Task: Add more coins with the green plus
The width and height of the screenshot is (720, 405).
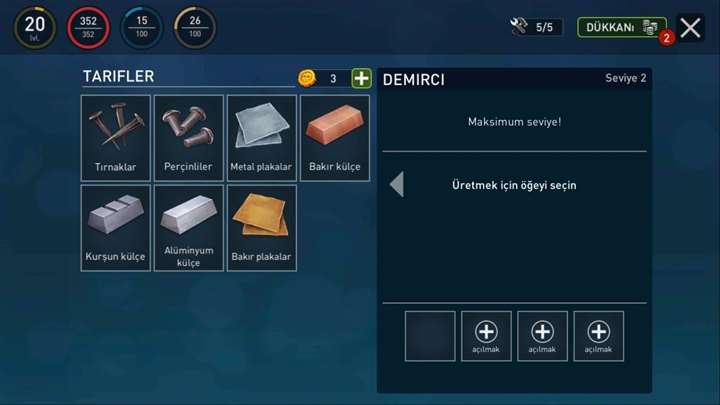Action: [361, 78]
